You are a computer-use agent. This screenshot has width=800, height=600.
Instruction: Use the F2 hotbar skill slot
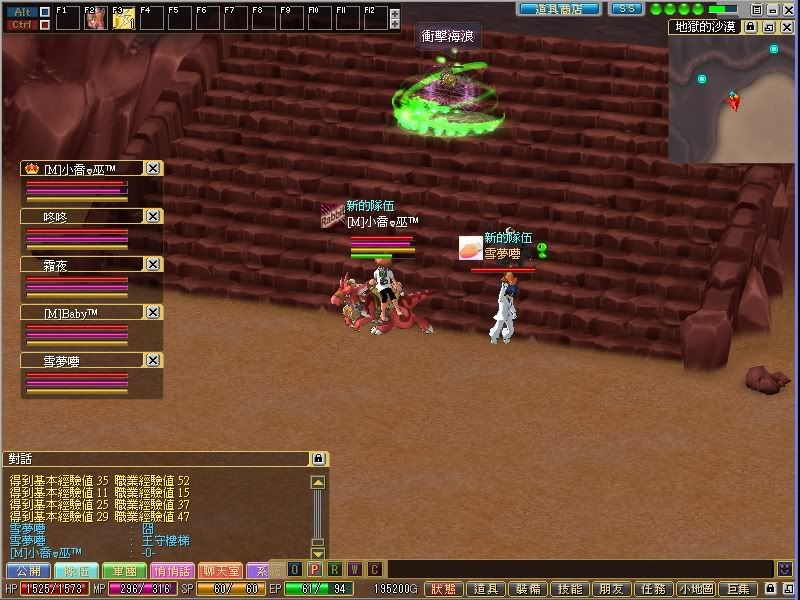(x=96, y=17)
